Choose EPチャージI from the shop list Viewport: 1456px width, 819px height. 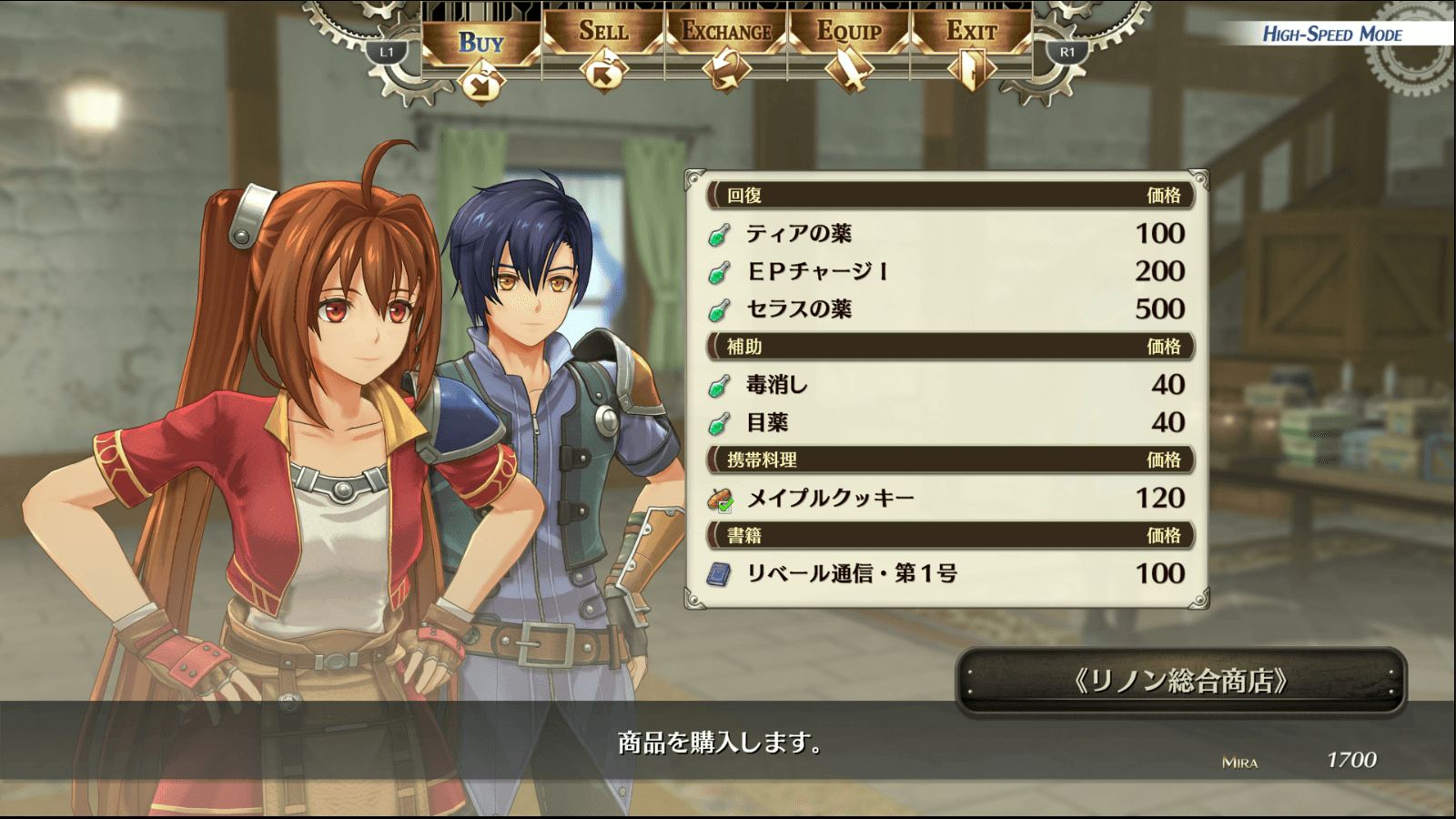pos(946,271)
